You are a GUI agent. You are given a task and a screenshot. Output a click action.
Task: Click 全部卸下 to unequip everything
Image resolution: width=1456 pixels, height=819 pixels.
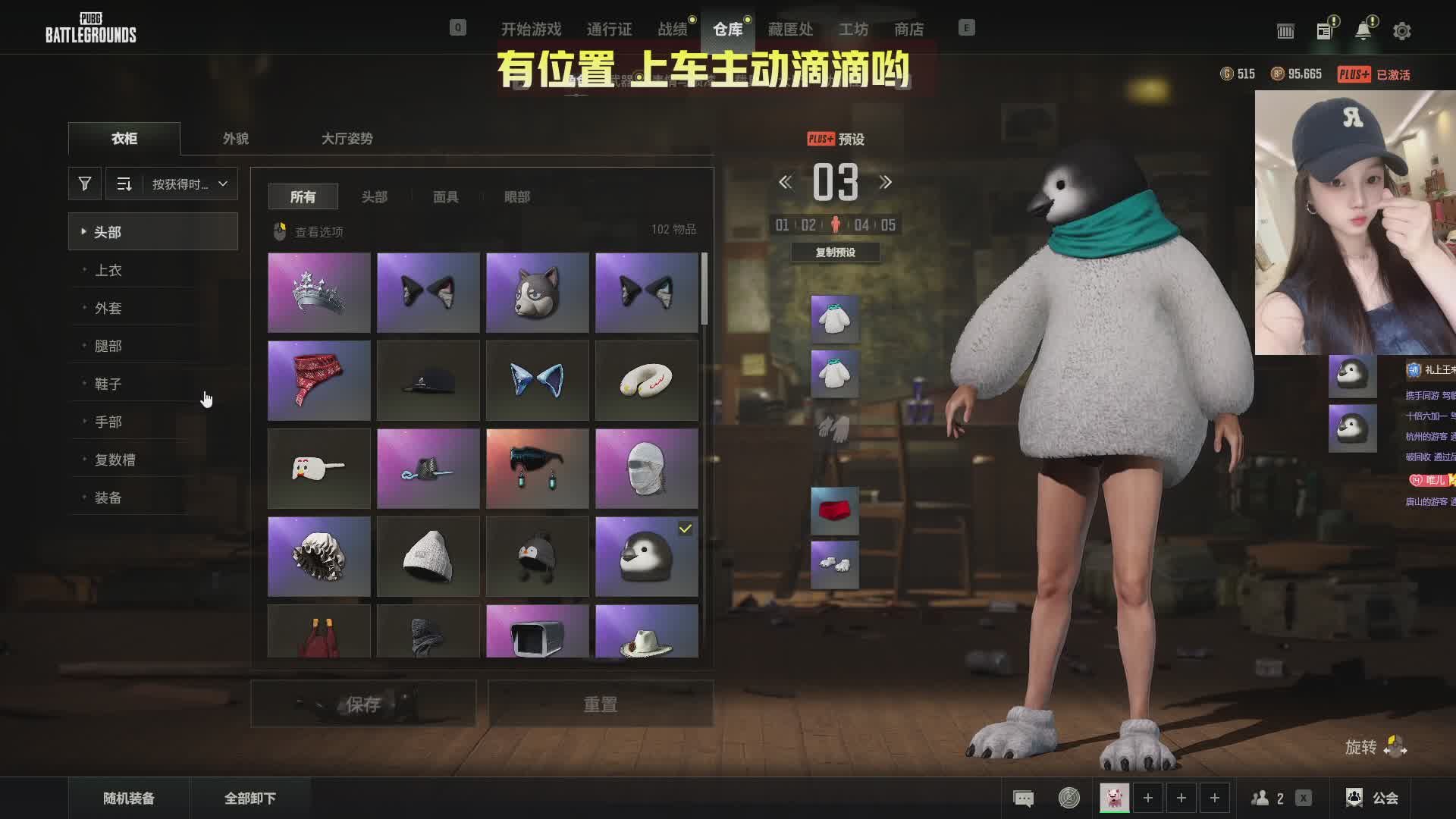click(249, 798)
